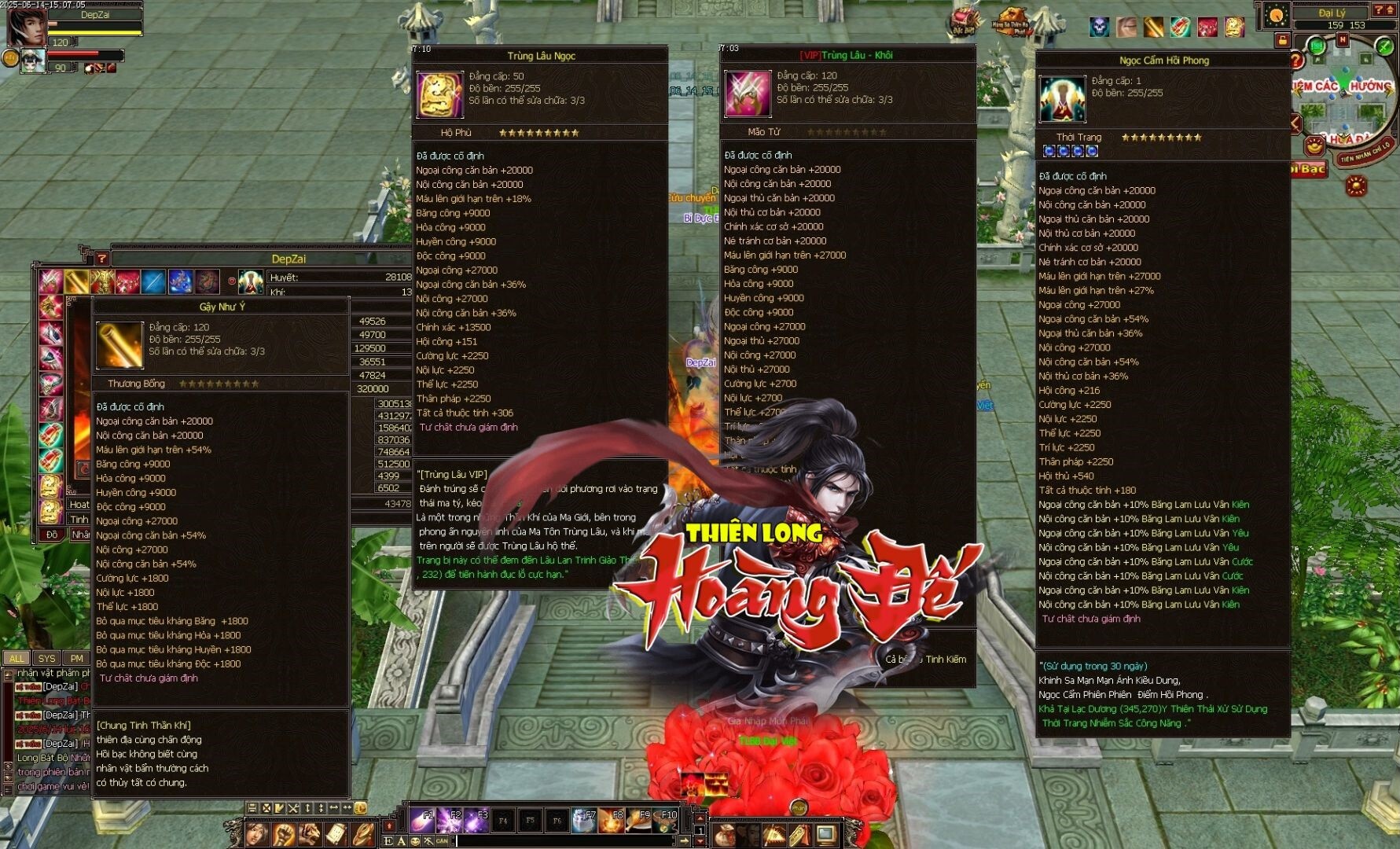This screenshot has width=1400, height=849.
Task: Click the chat text input field
Action: [x=566, y=841]
